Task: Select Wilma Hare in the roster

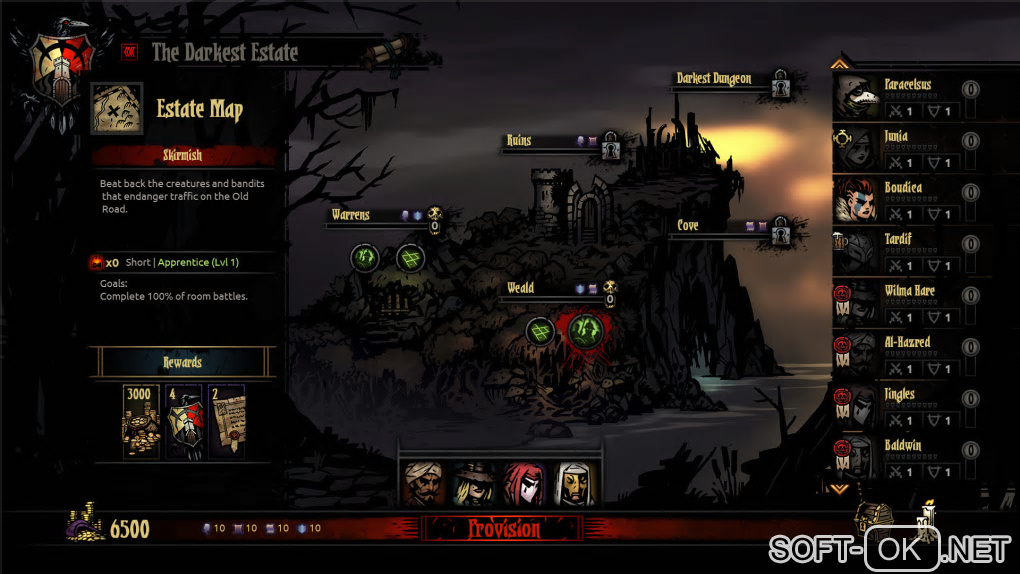Action: point(909,303)
